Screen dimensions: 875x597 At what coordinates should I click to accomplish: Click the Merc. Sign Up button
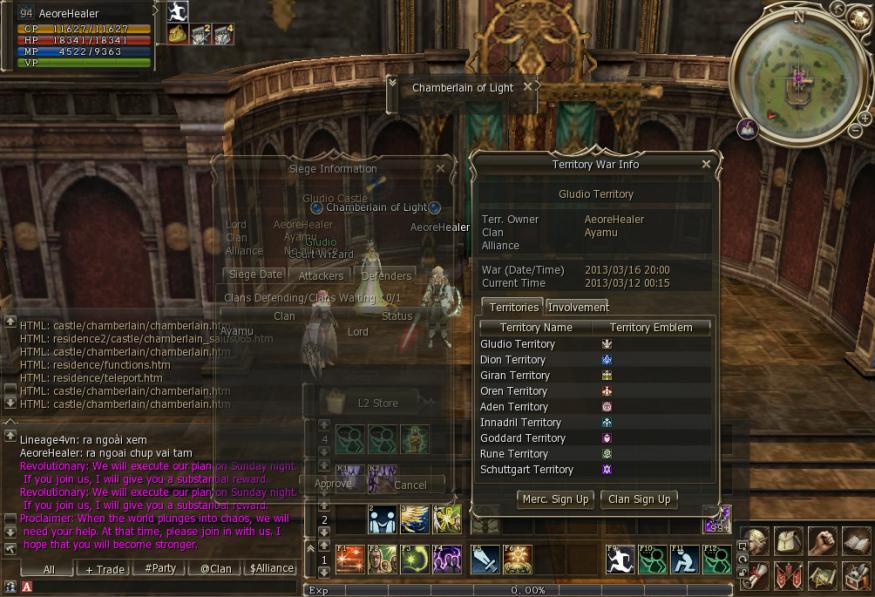(555, 499)
